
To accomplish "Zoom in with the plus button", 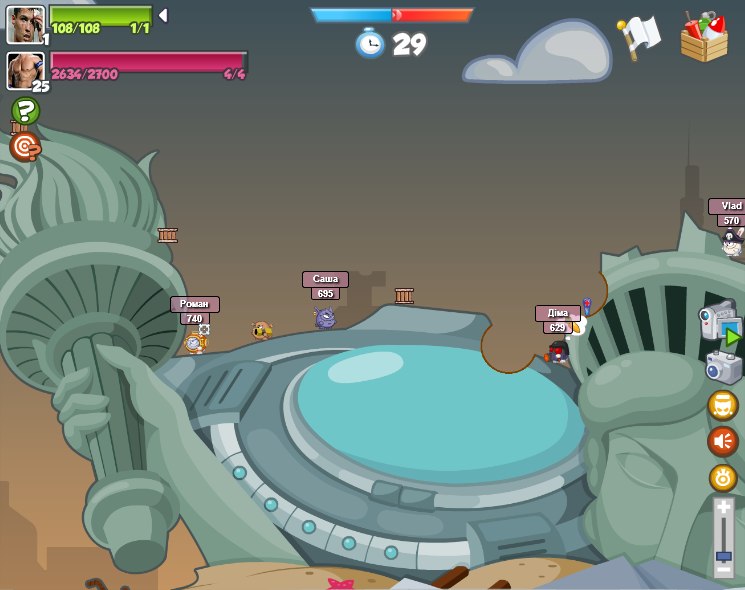I will coord(724,507).
